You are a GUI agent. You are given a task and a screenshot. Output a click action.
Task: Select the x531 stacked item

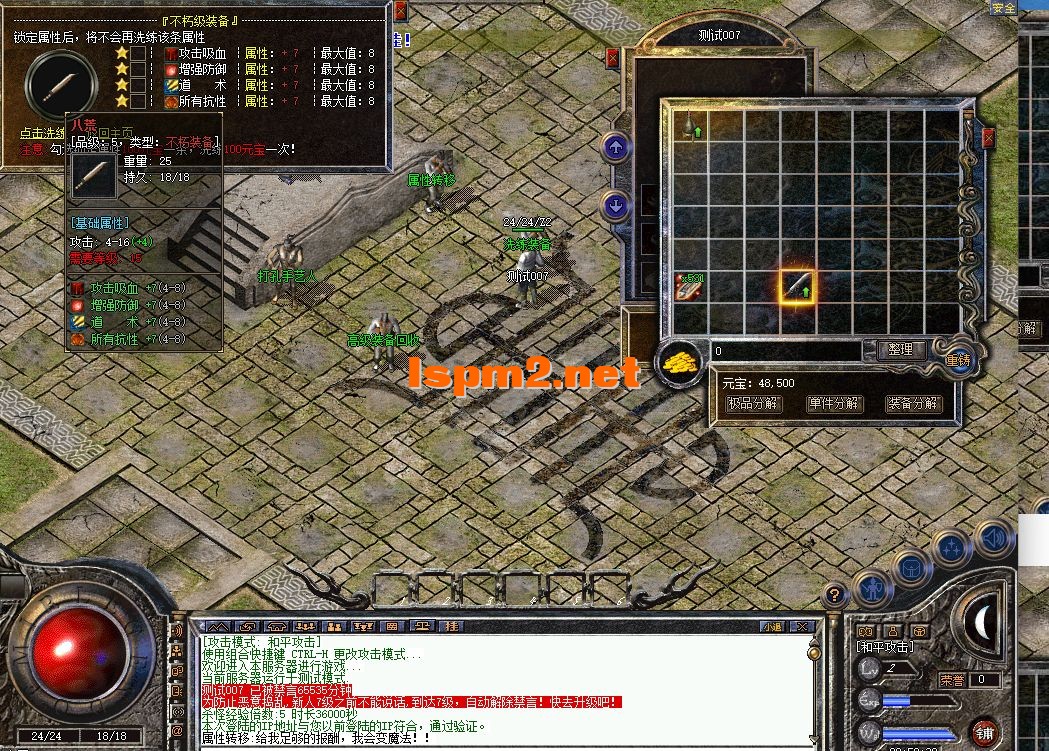click(689, 286)
